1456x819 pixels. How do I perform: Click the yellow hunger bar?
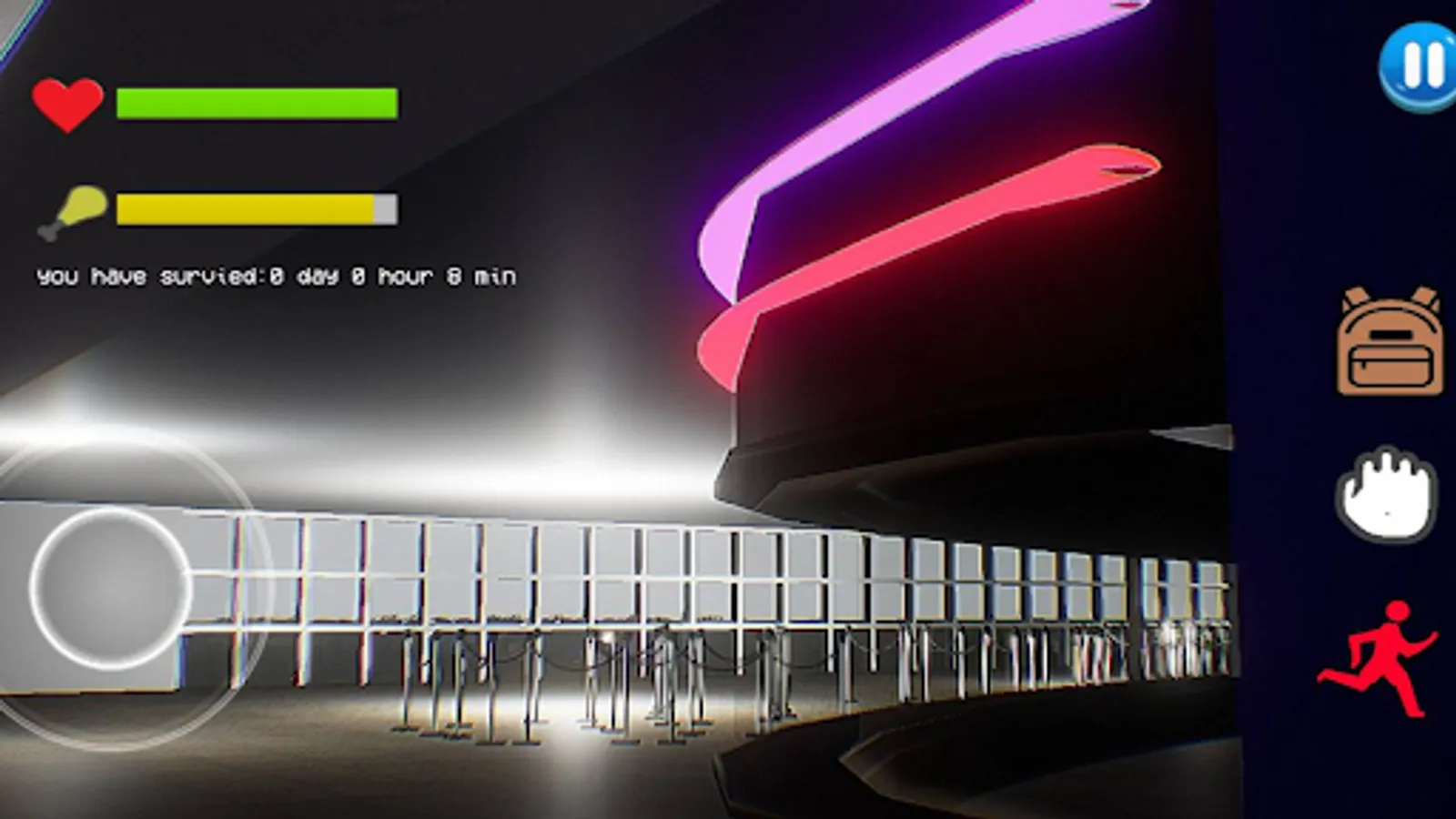[246, 207]
